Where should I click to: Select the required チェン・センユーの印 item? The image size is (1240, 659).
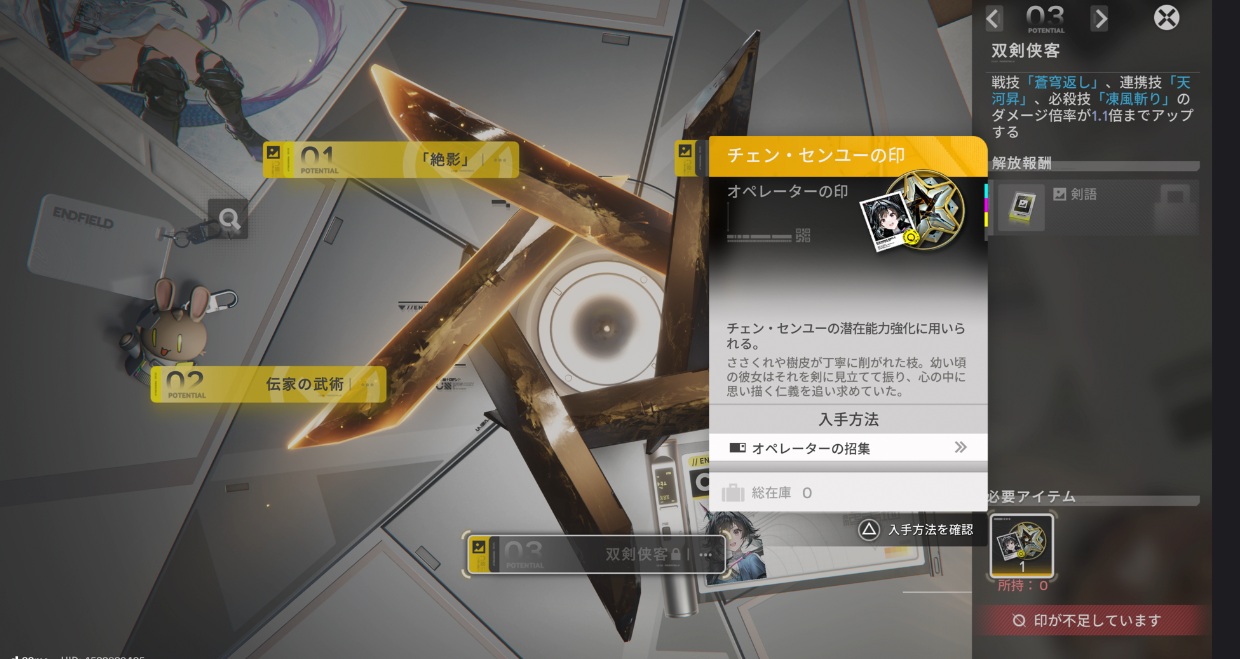[1021, 546]
